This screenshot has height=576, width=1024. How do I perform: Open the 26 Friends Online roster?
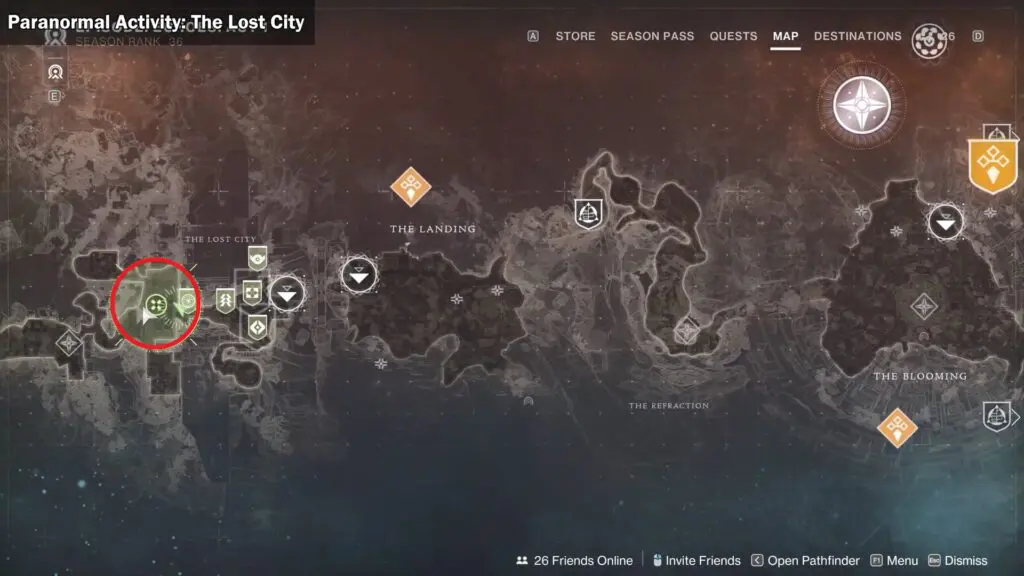(x=574, y=561)
